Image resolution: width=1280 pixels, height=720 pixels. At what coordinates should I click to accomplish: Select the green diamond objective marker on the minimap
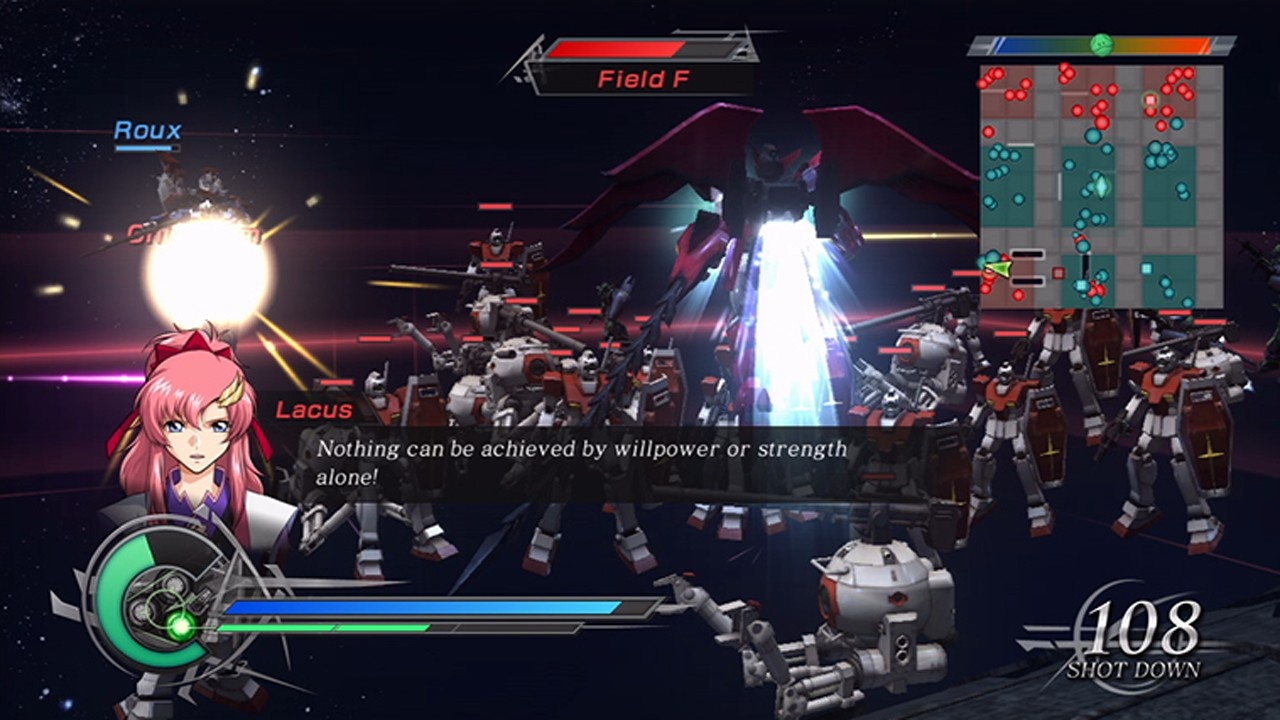coord(1102,186)
